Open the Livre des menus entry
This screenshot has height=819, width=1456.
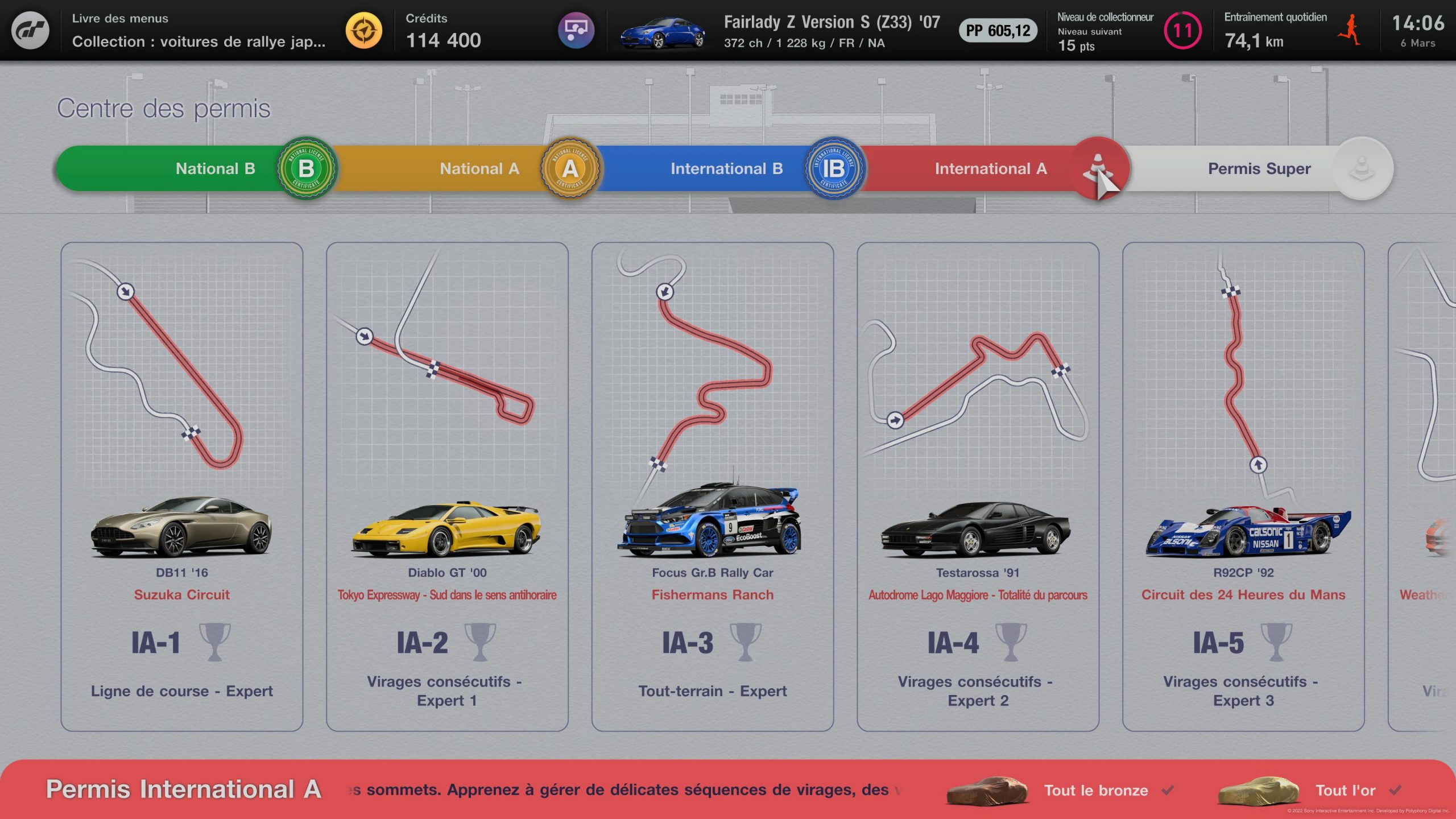198,30
